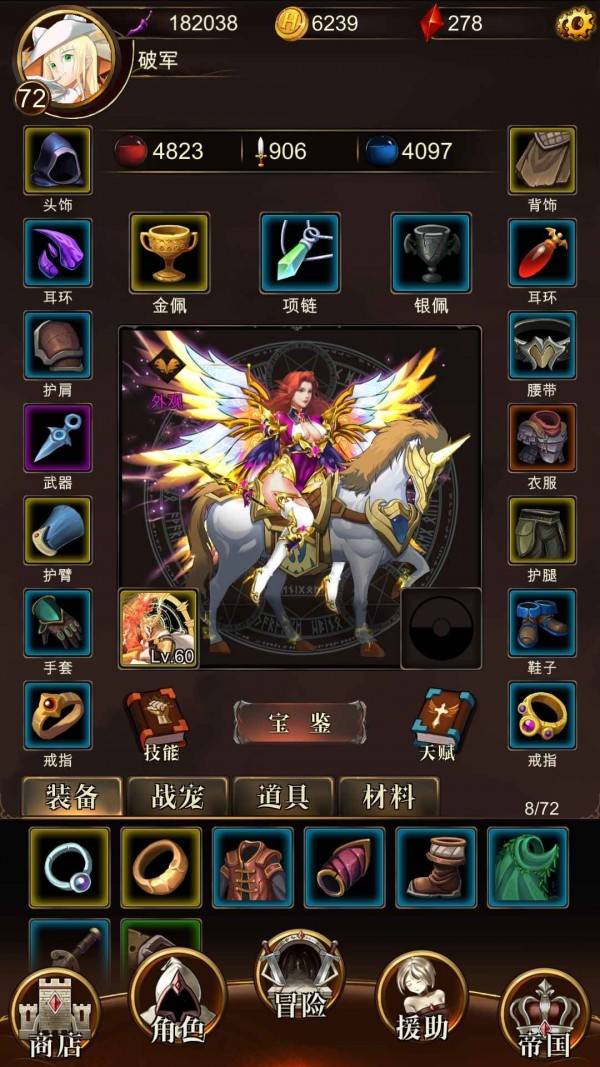Choose the blue shoes slot
This screenshot has width=600, height=1067.
tap(542, 623)
